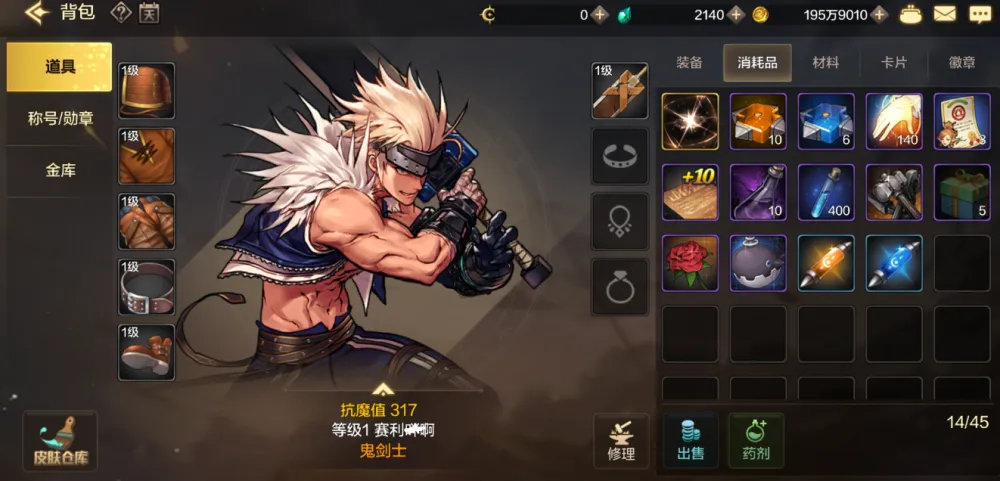
Task: Open the 称号/勋章 section
Action: click(x=59, y=118)
